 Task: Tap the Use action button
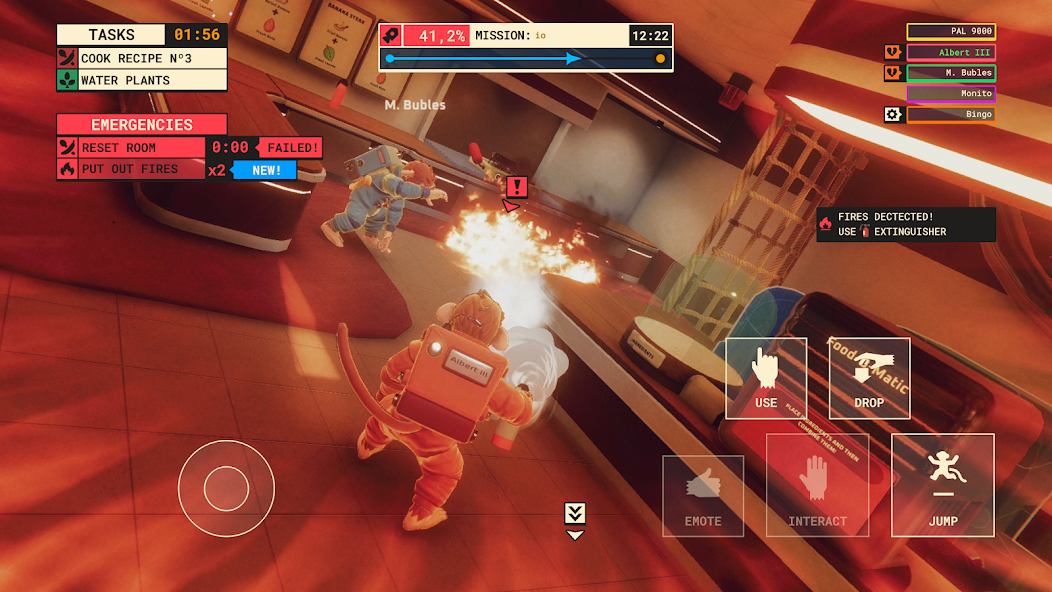766,378
